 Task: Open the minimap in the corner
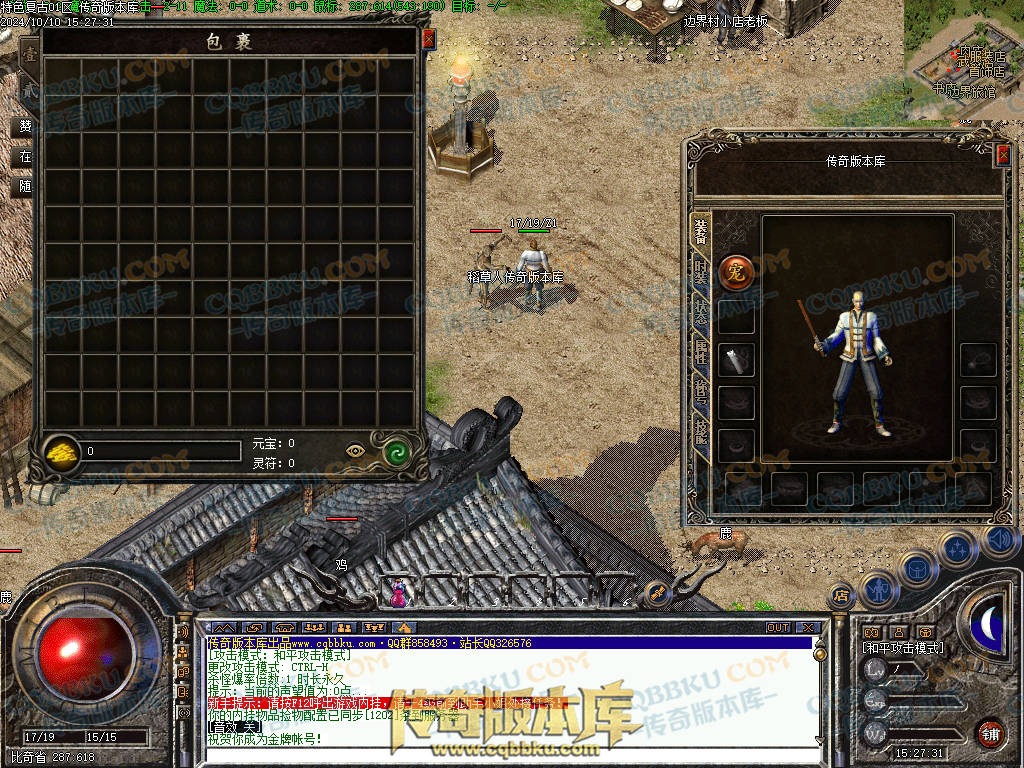click(x=963, y=60)
